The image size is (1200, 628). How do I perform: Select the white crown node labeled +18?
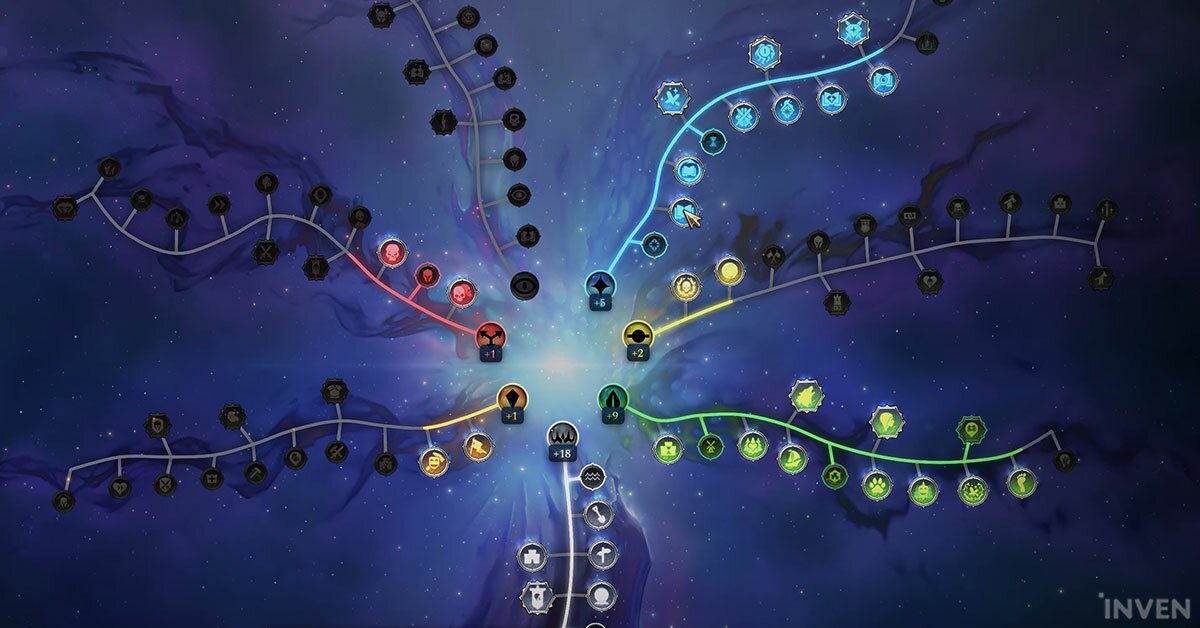pyautogui.click(x=561, y=436)
